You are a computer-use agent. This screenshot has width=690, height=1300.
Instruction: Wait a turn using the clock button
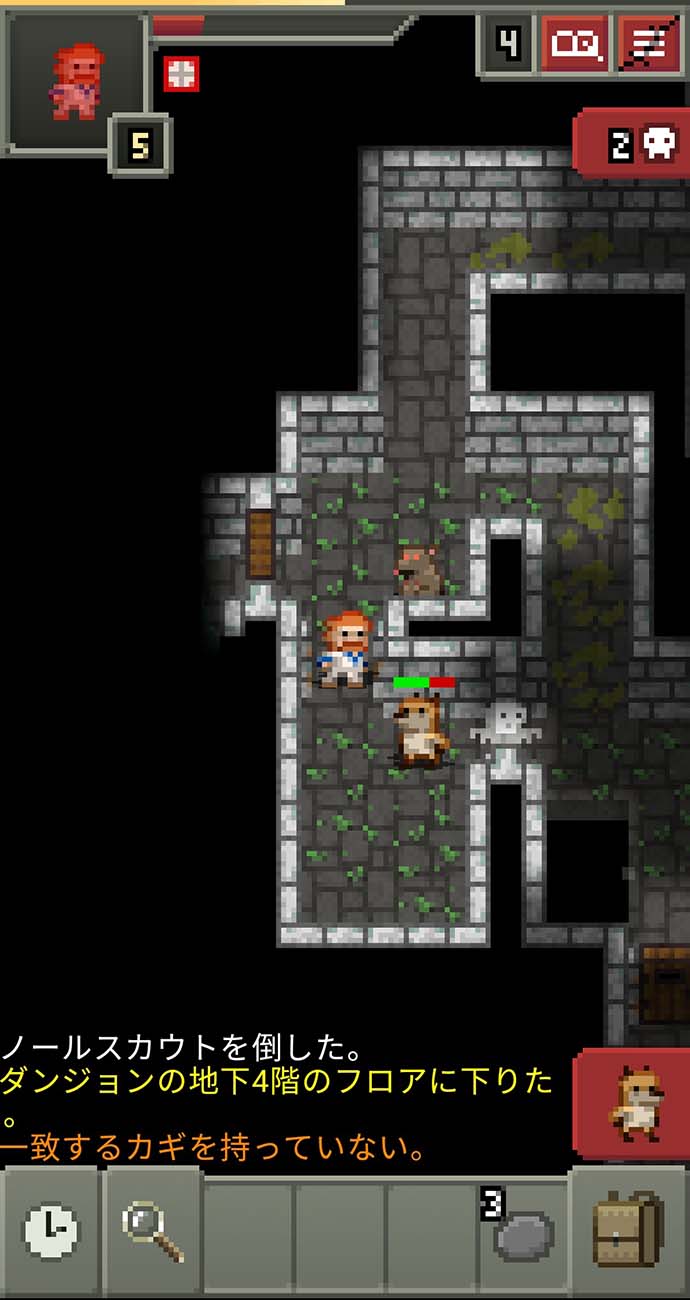coord(50,1231)
